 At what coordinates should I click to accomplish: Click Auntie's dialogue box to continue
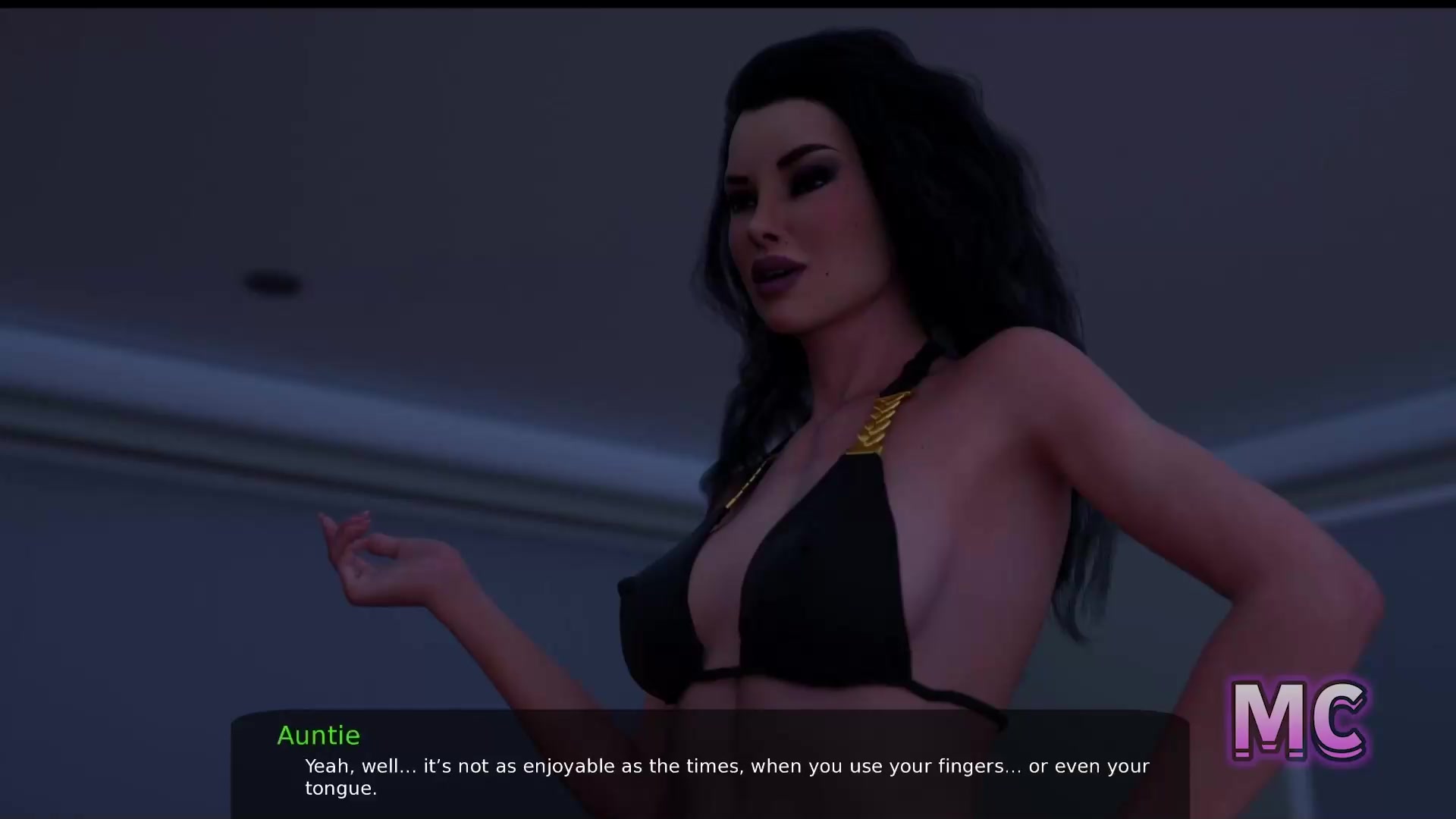[x=710, y=764]
